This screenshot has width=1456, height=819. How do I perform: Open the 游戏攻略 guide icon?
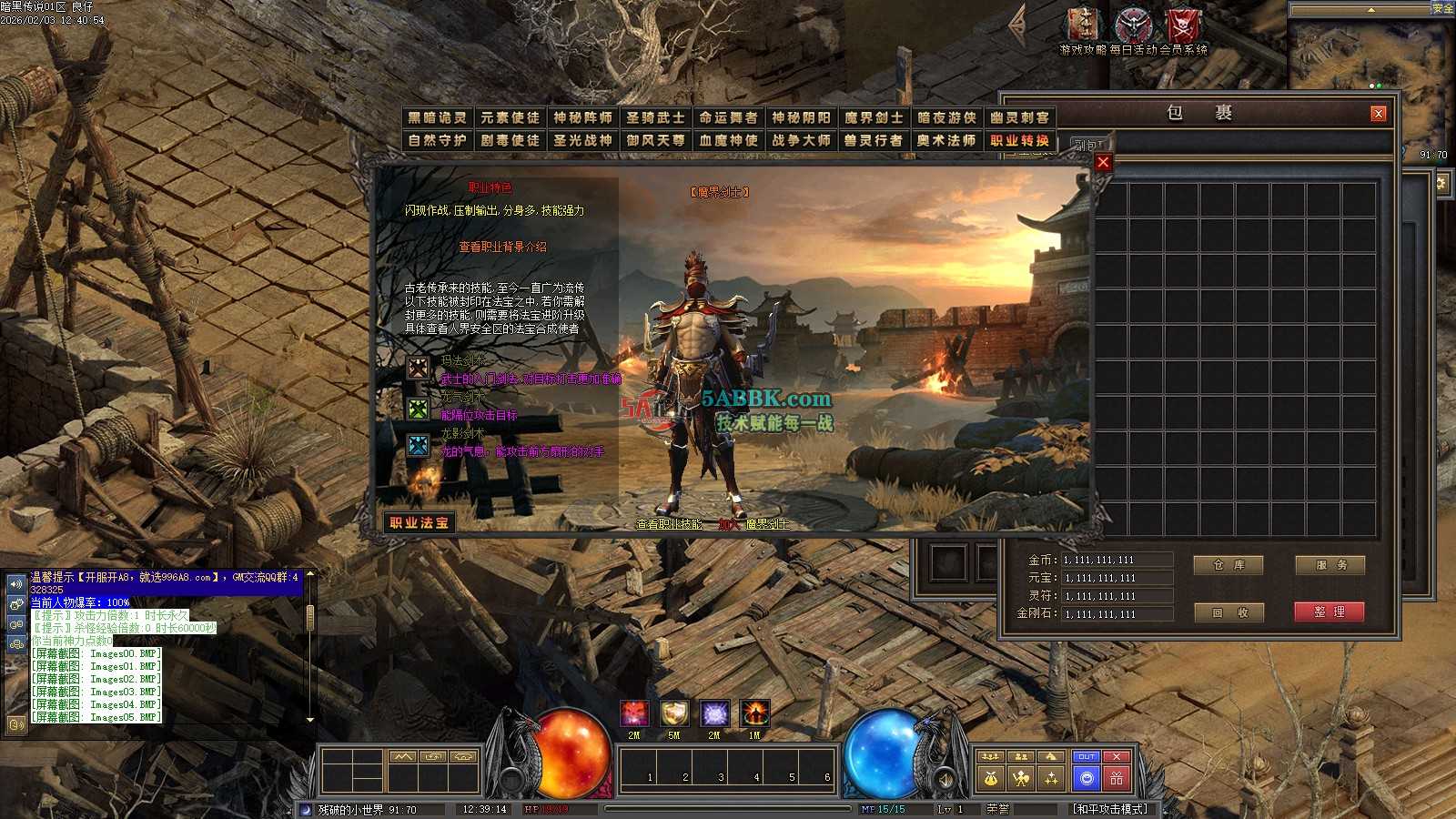[1083, 25]
